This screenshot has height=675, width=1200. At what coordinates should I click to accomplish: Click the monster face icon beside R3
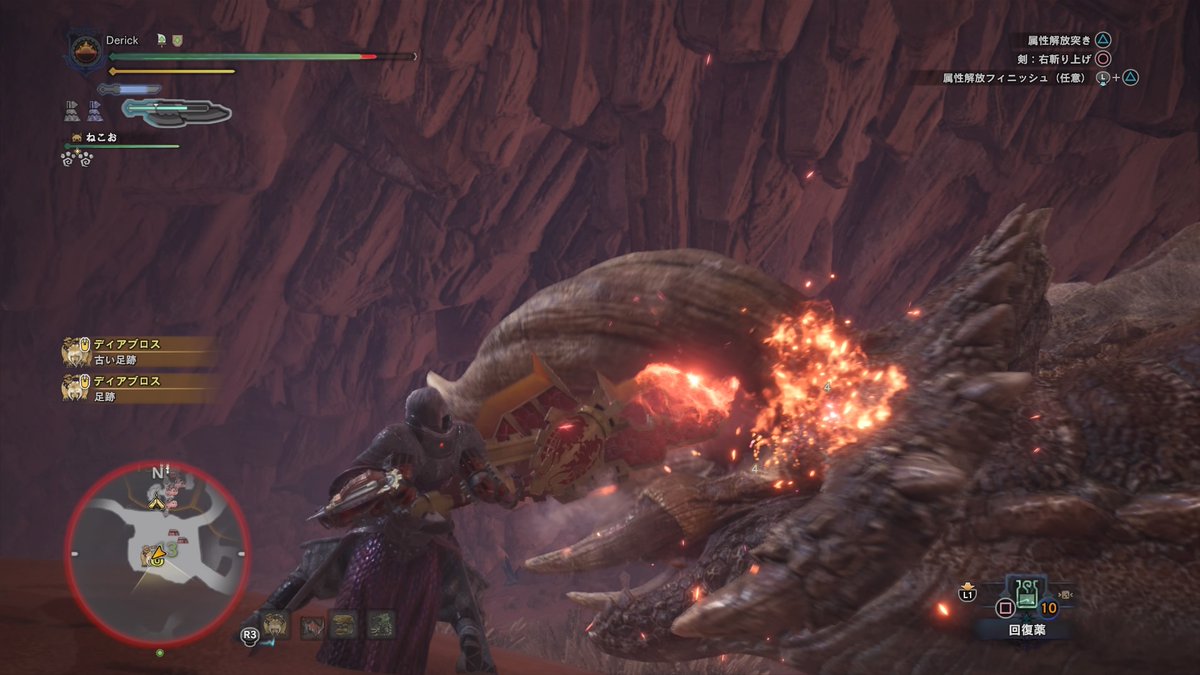click(x=279, y=626)
